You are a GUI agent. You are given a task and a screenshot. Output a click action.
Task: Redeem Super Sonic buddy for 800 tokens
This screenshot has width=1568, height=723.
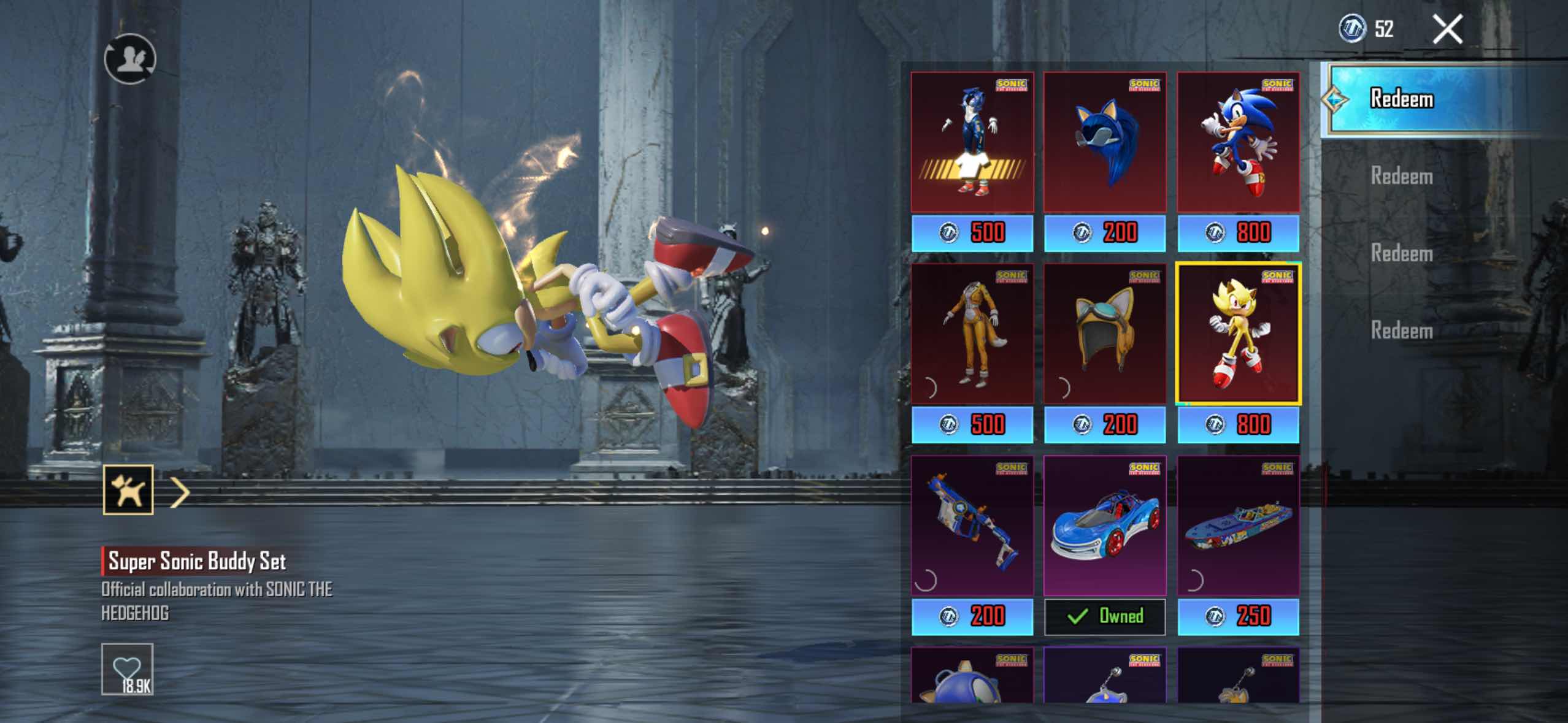(1237, 425)
